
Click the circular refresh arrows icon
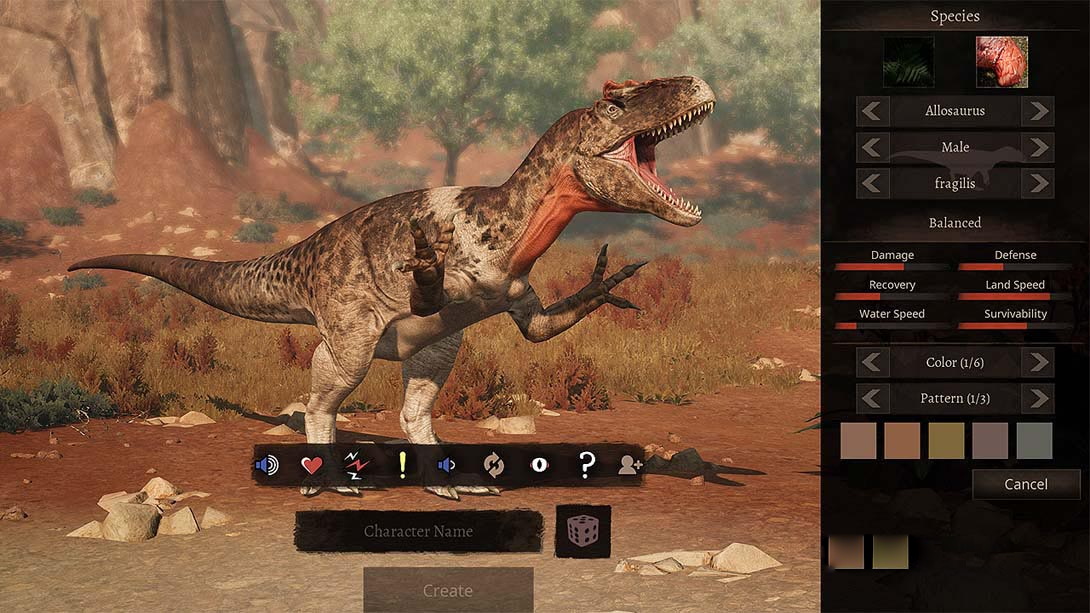tap(493, 465)
